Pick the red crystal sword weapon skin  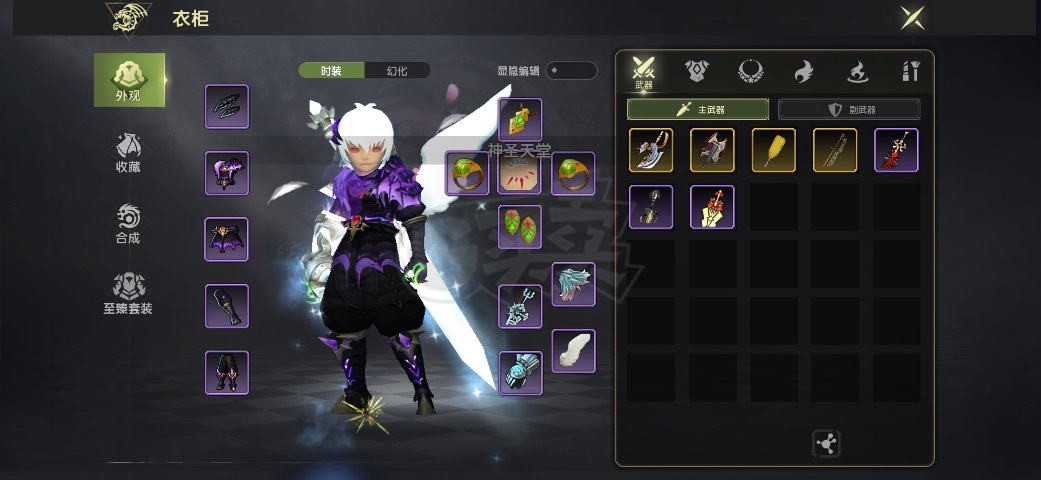point(896,150)
